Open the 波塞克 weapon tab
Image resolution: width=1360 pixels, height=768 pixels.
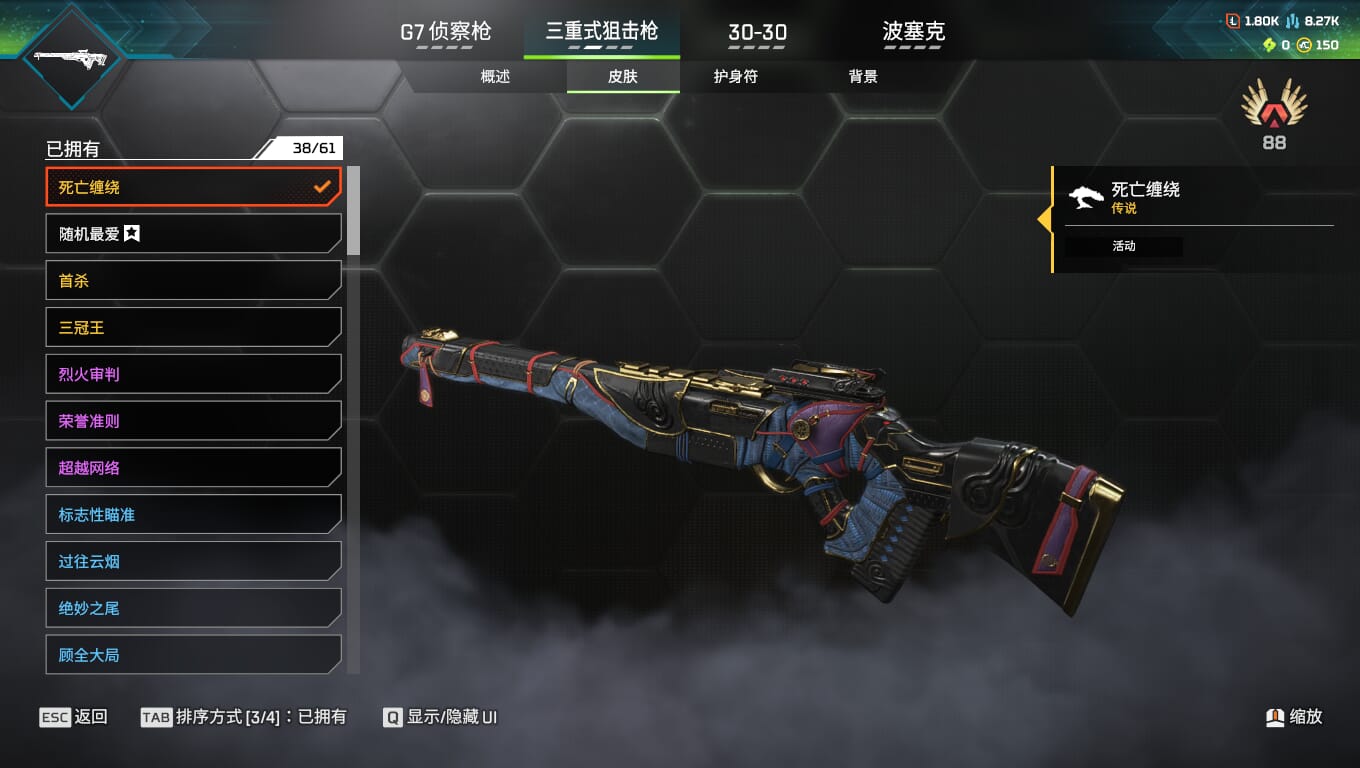point(913,32)
